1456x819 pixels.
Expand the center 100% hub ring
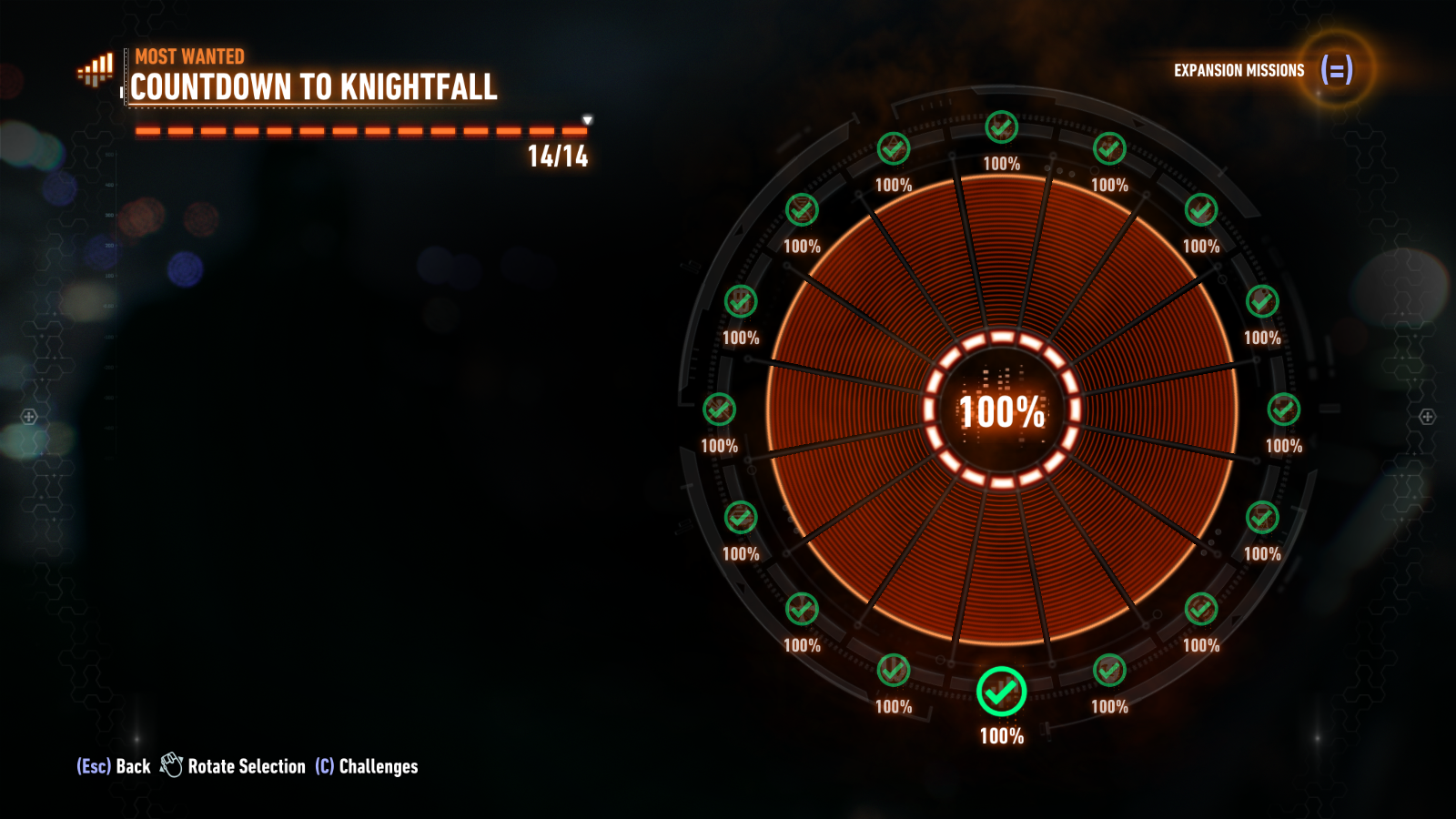coord(1003,412)
